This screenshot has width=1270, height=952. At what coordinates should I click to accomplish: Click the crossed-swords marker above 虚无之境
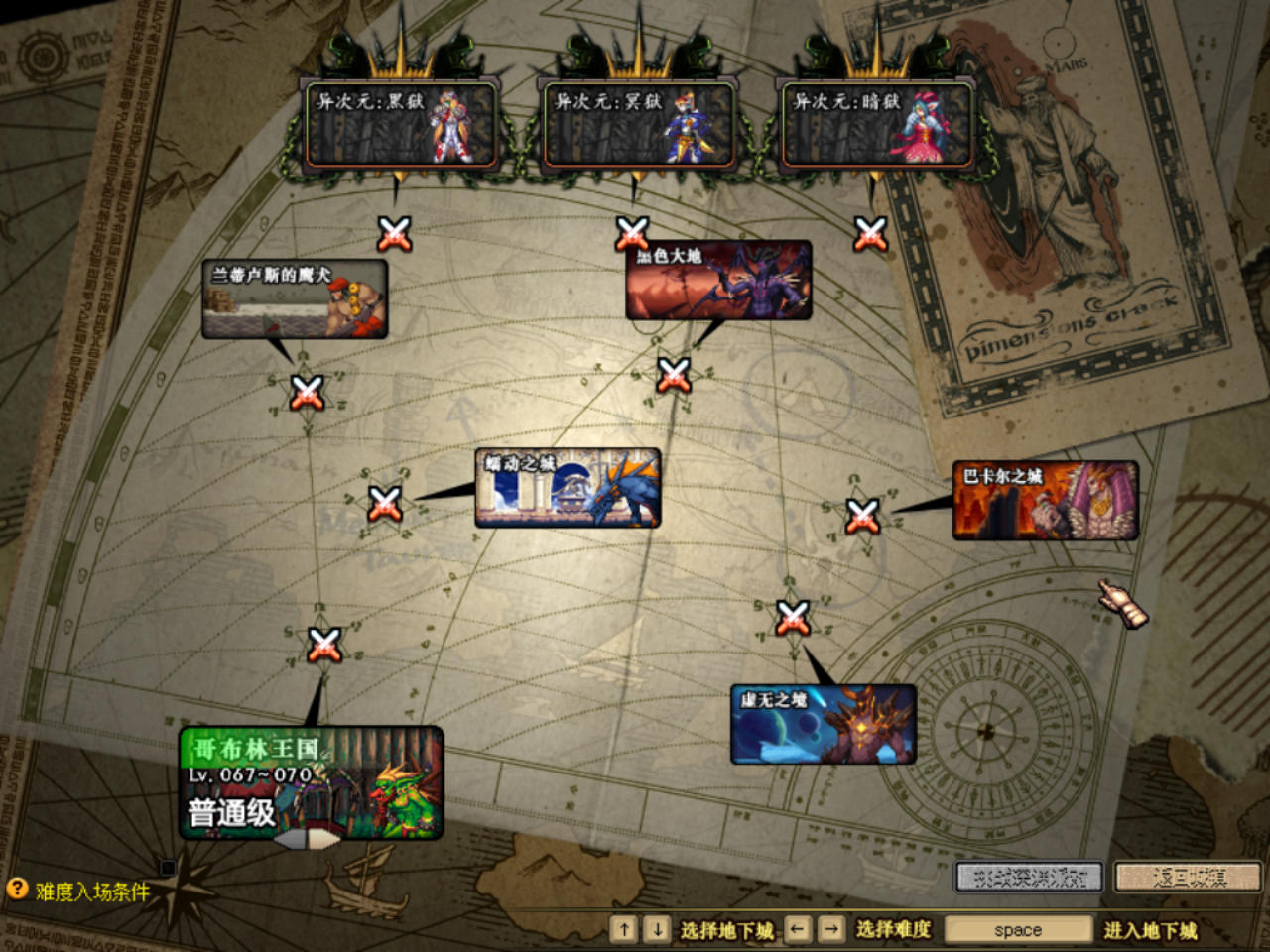click(792, 618)
